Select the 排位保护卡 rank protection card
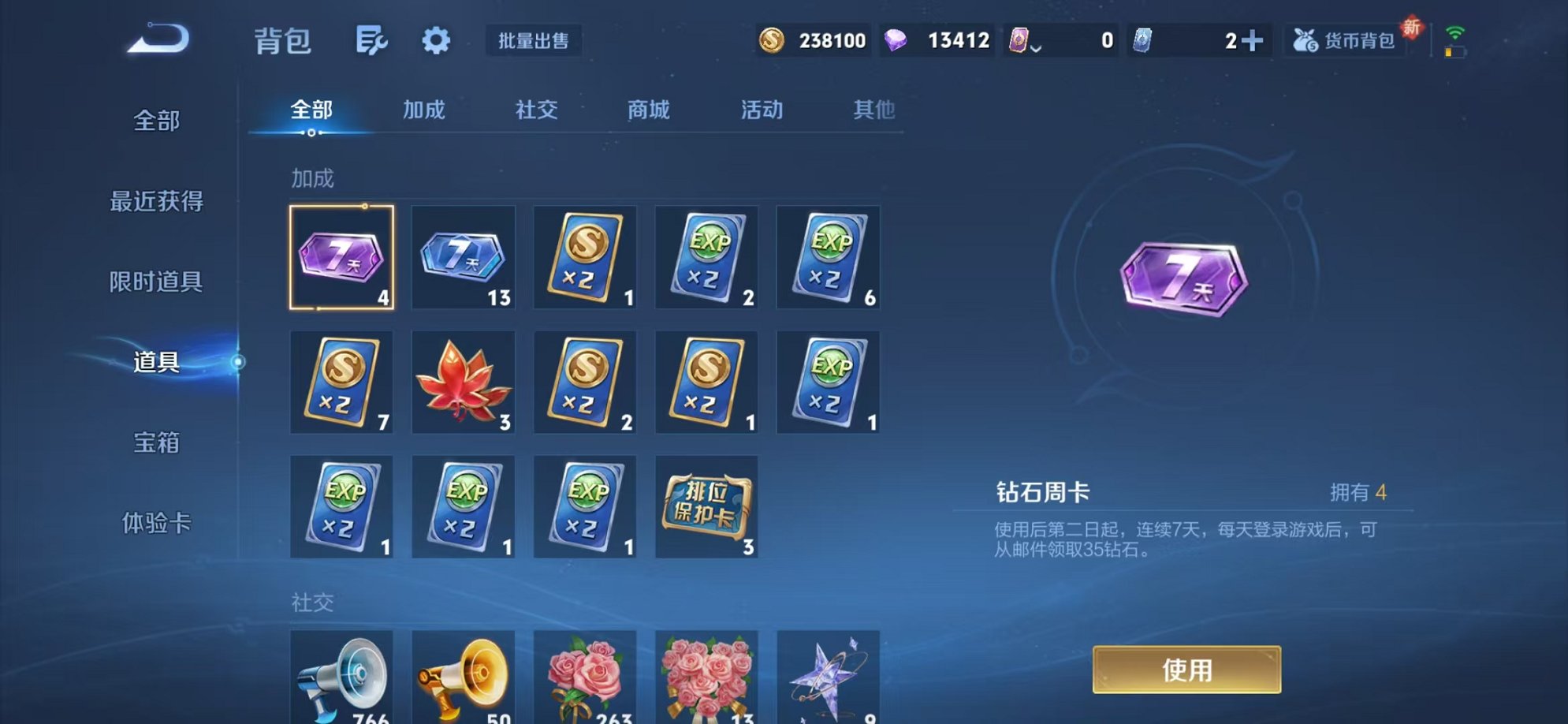The width and height of the screenshot is (1568, 724). click(x=706, y=506)
